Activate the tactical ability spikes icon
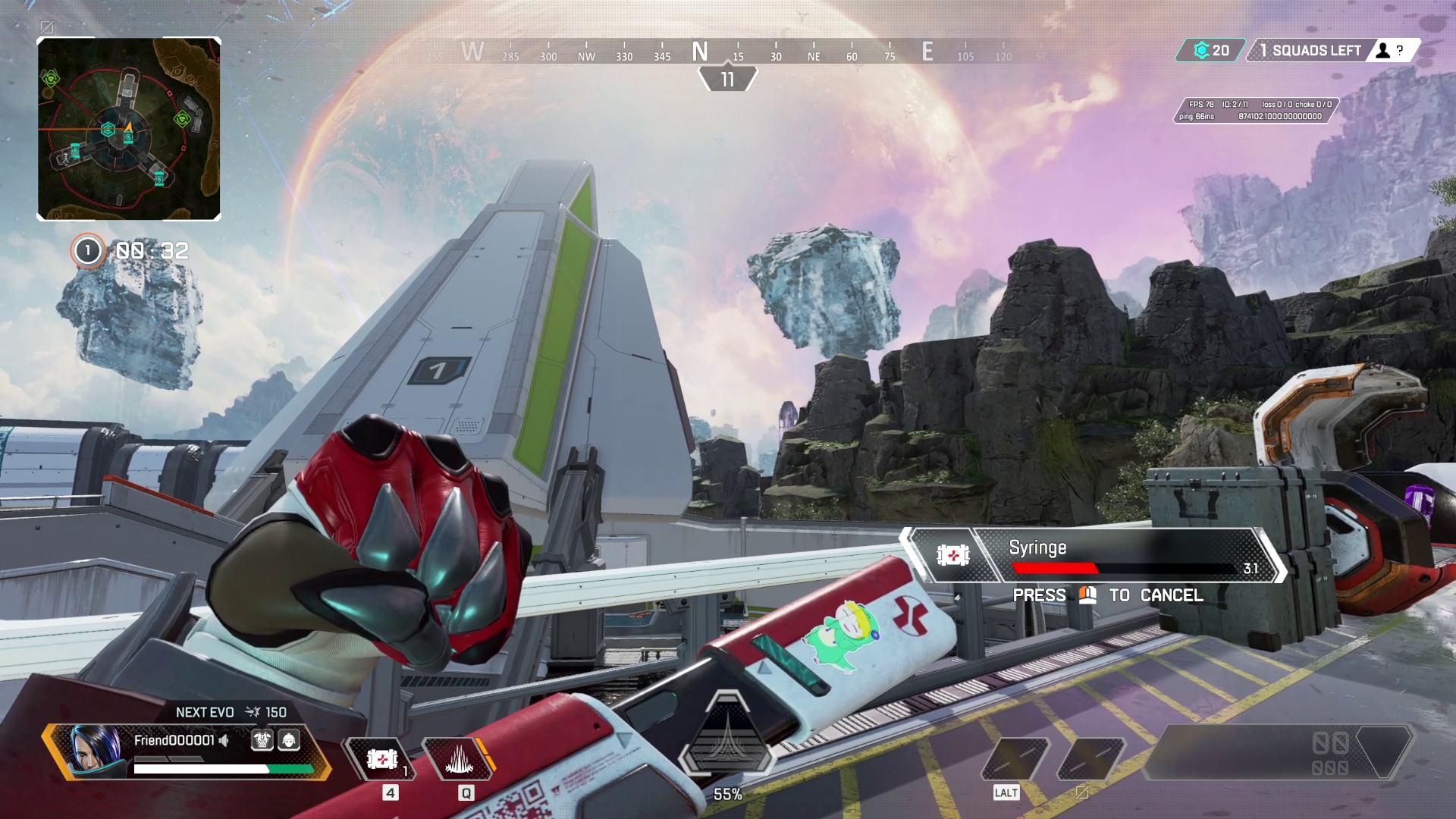Image resolution: width=1456 pixels, height=819 pixels. pos(460,758)
